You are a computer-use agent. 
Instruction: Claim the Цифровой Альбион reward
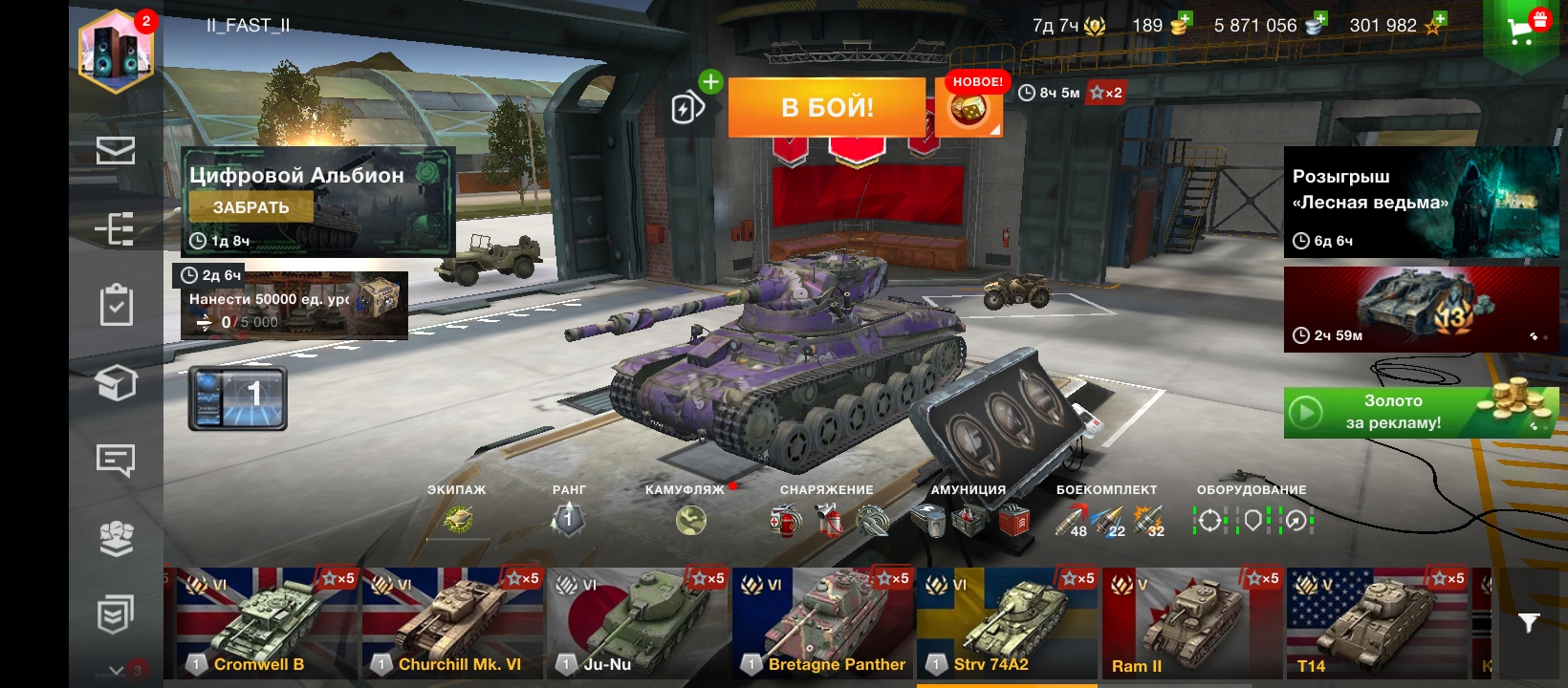coord(250,207)
